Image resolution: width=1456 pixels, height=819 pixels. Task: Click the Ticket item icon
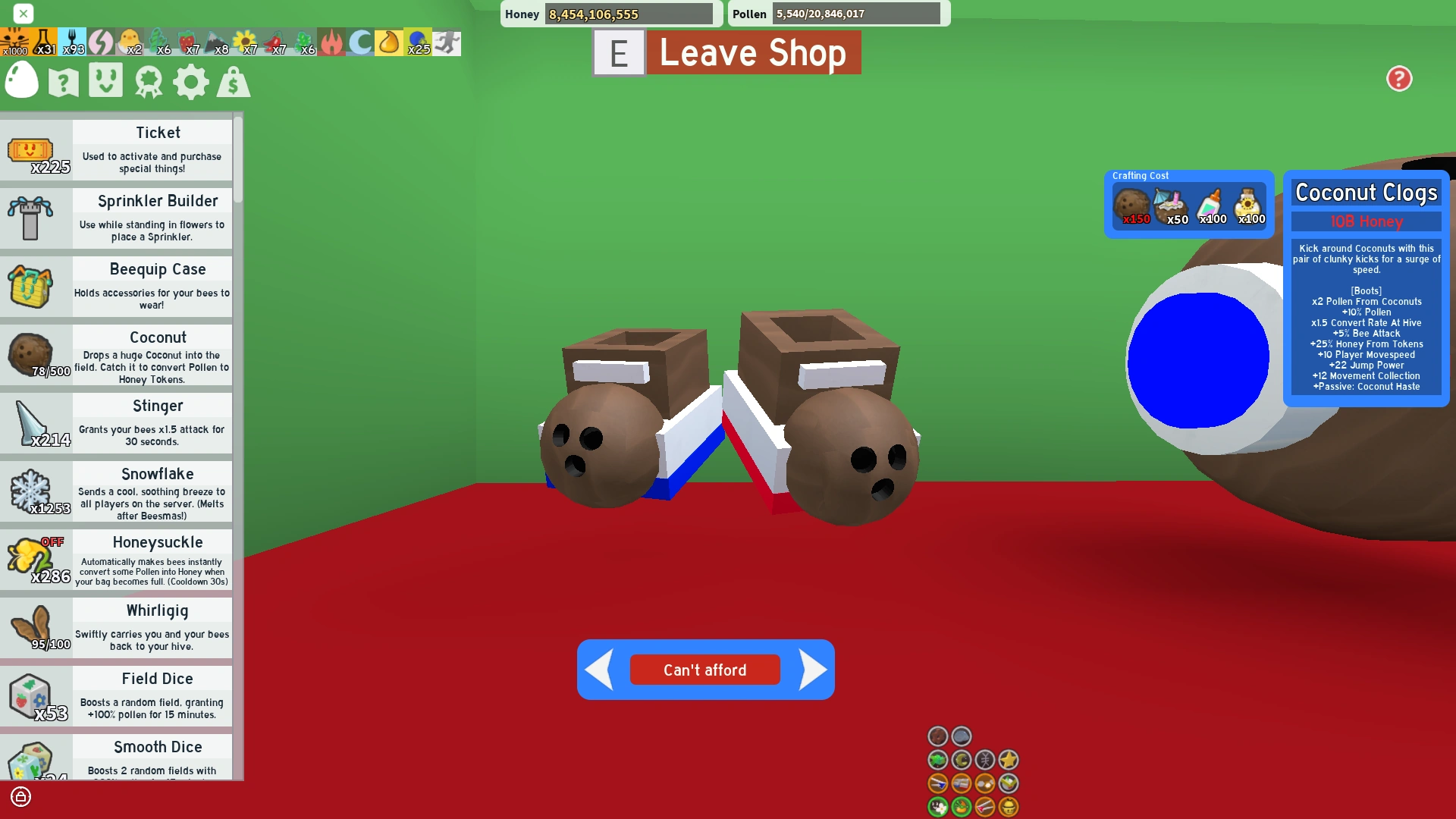(32, 149)
